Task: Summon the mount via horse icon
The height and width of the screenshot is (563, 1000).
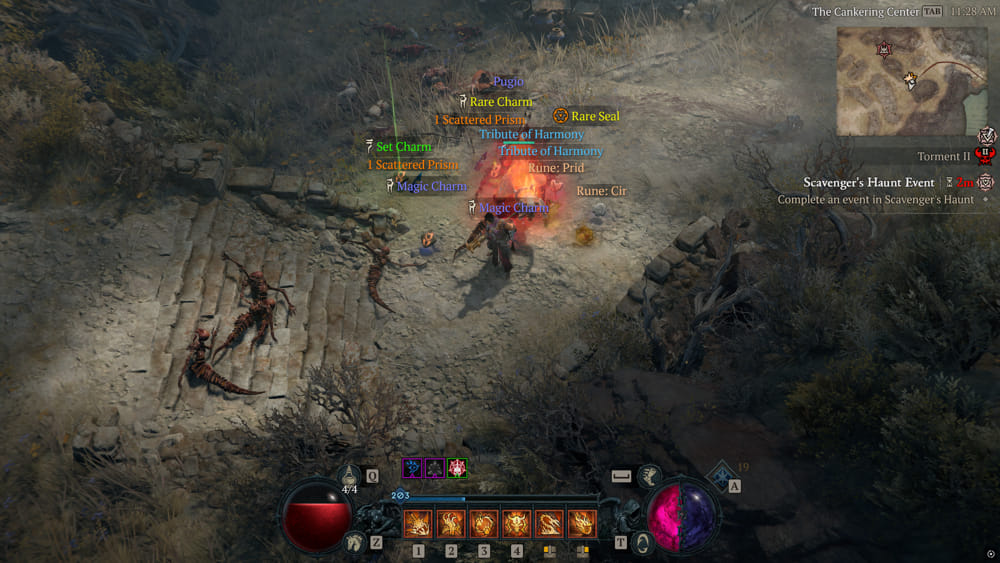Action: click(353, 542)
